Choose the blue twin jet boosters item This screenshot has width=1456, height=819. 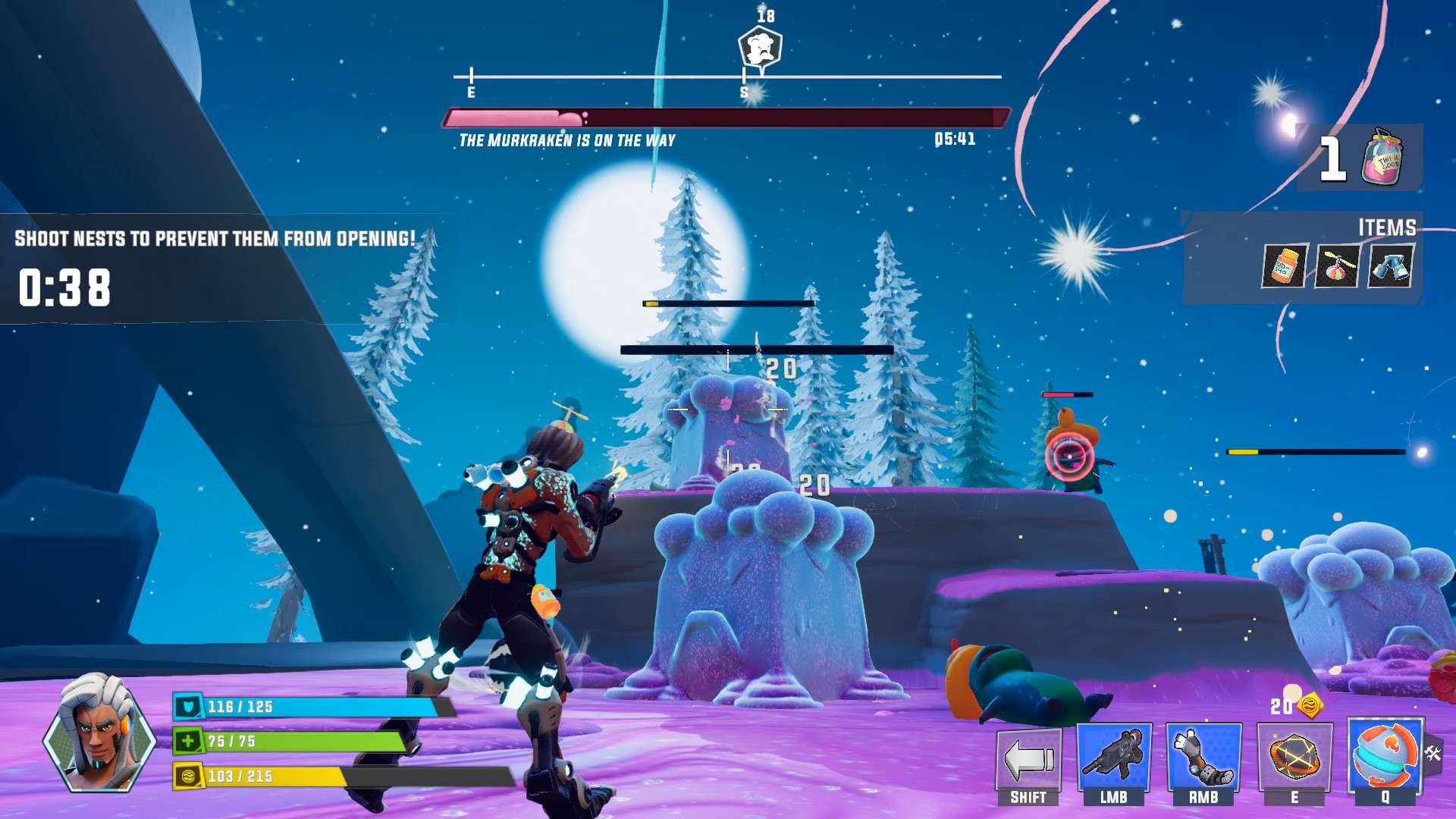(1389, 266)
